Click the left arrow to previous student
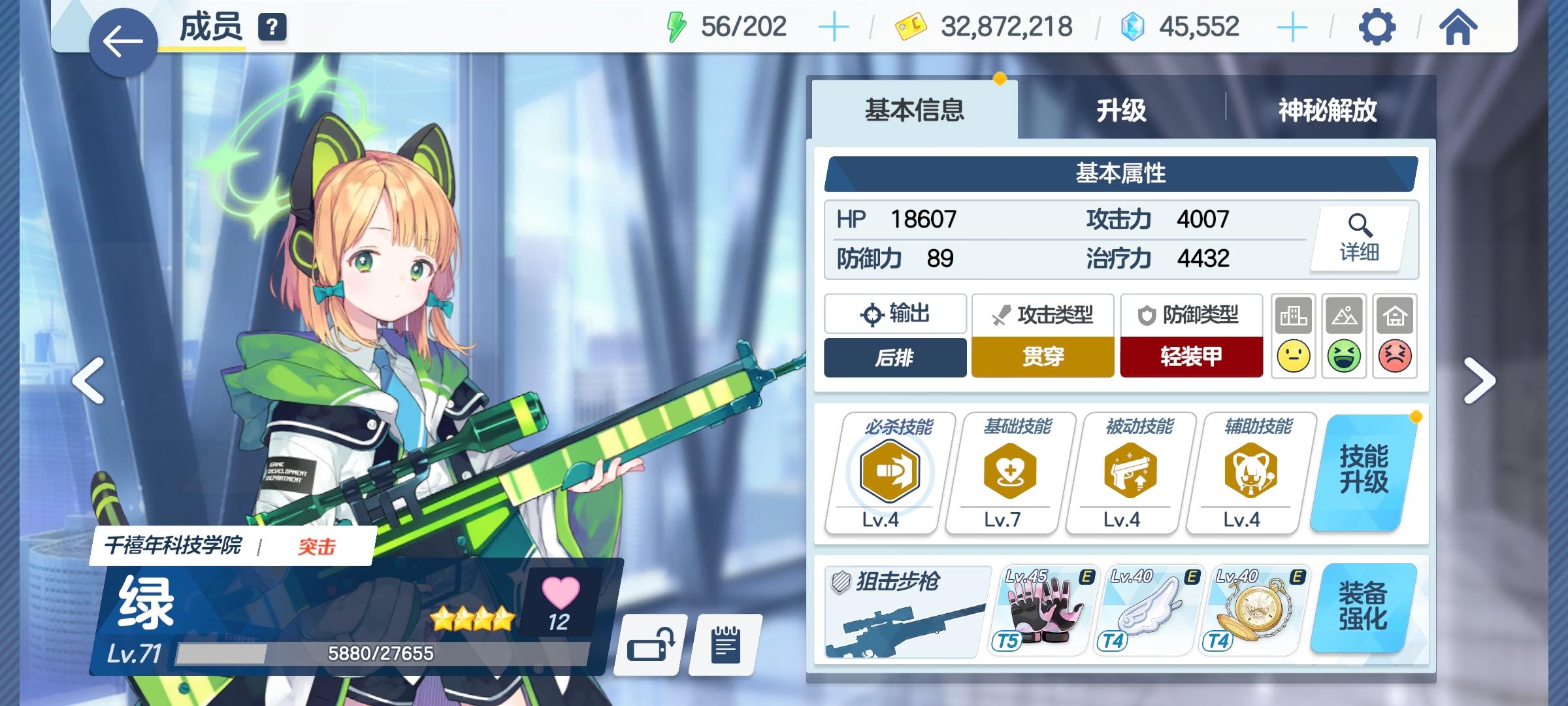 point(89,379)
